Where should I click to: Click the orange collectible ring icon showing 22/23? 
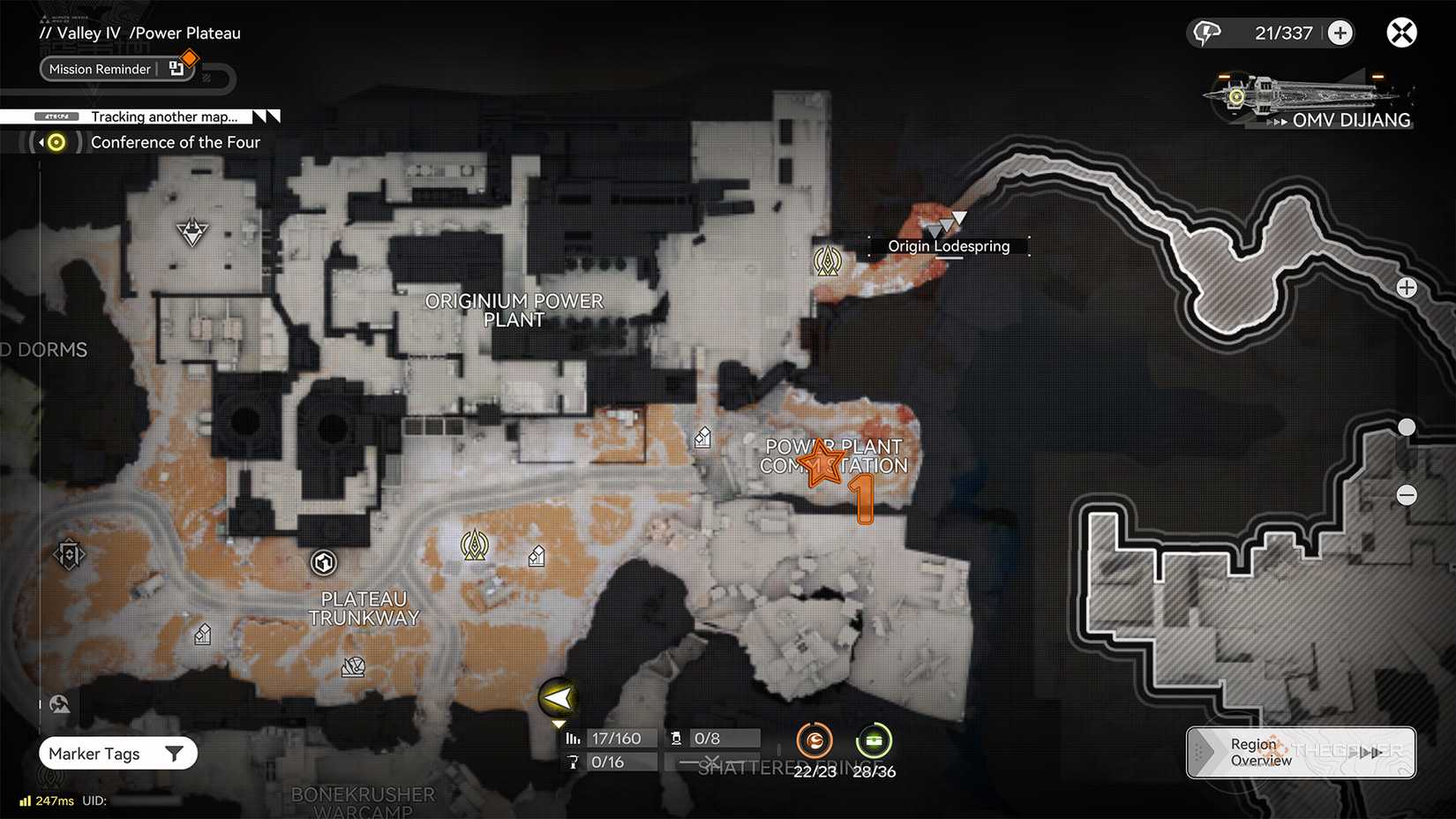[x=814, y=740]
